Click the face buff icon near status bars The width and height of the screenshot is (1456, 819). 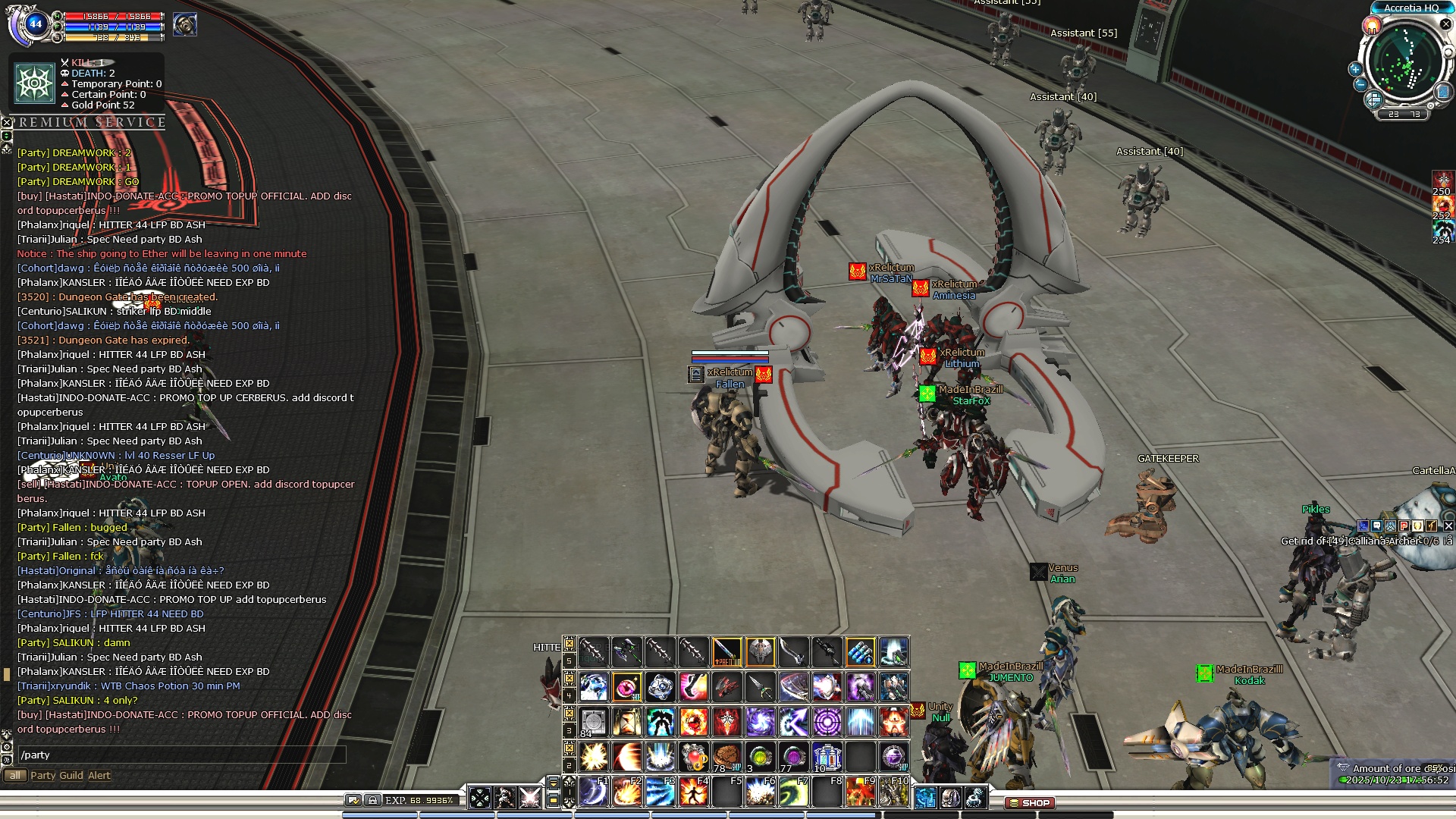tap(184, 25)
